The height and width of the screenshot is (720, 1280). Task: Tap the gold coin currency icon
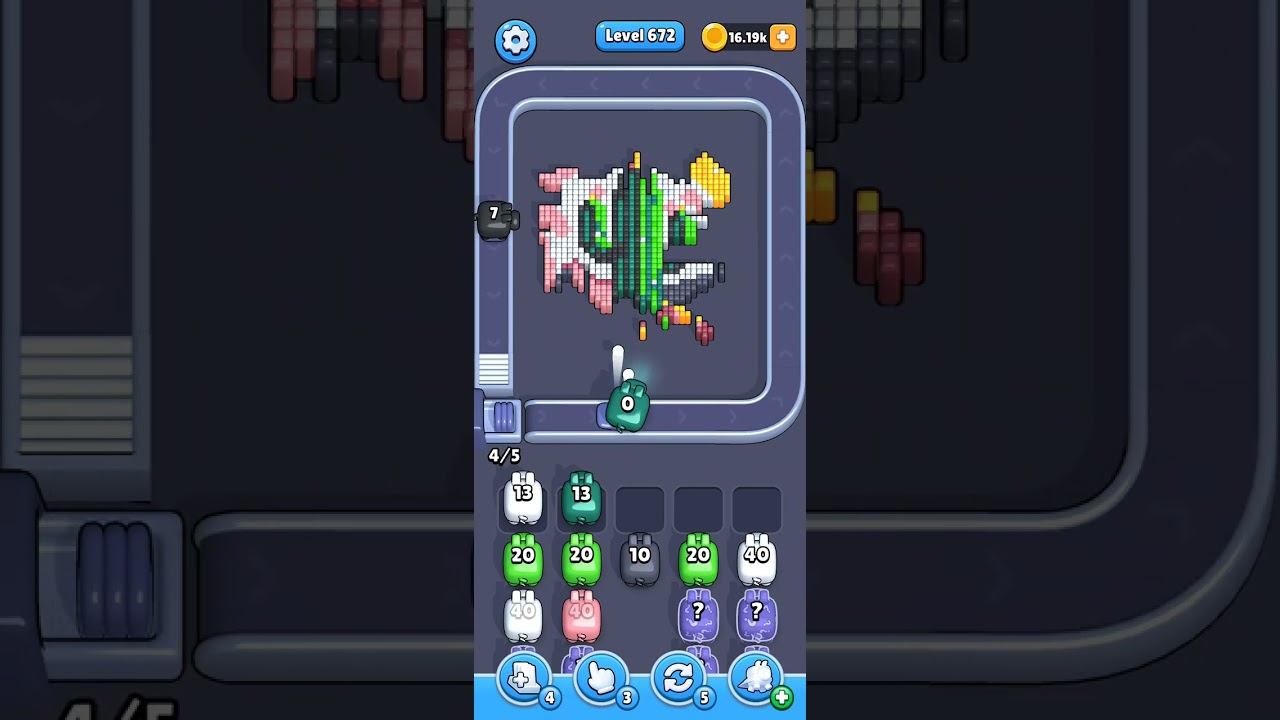[x=714, y=37]
